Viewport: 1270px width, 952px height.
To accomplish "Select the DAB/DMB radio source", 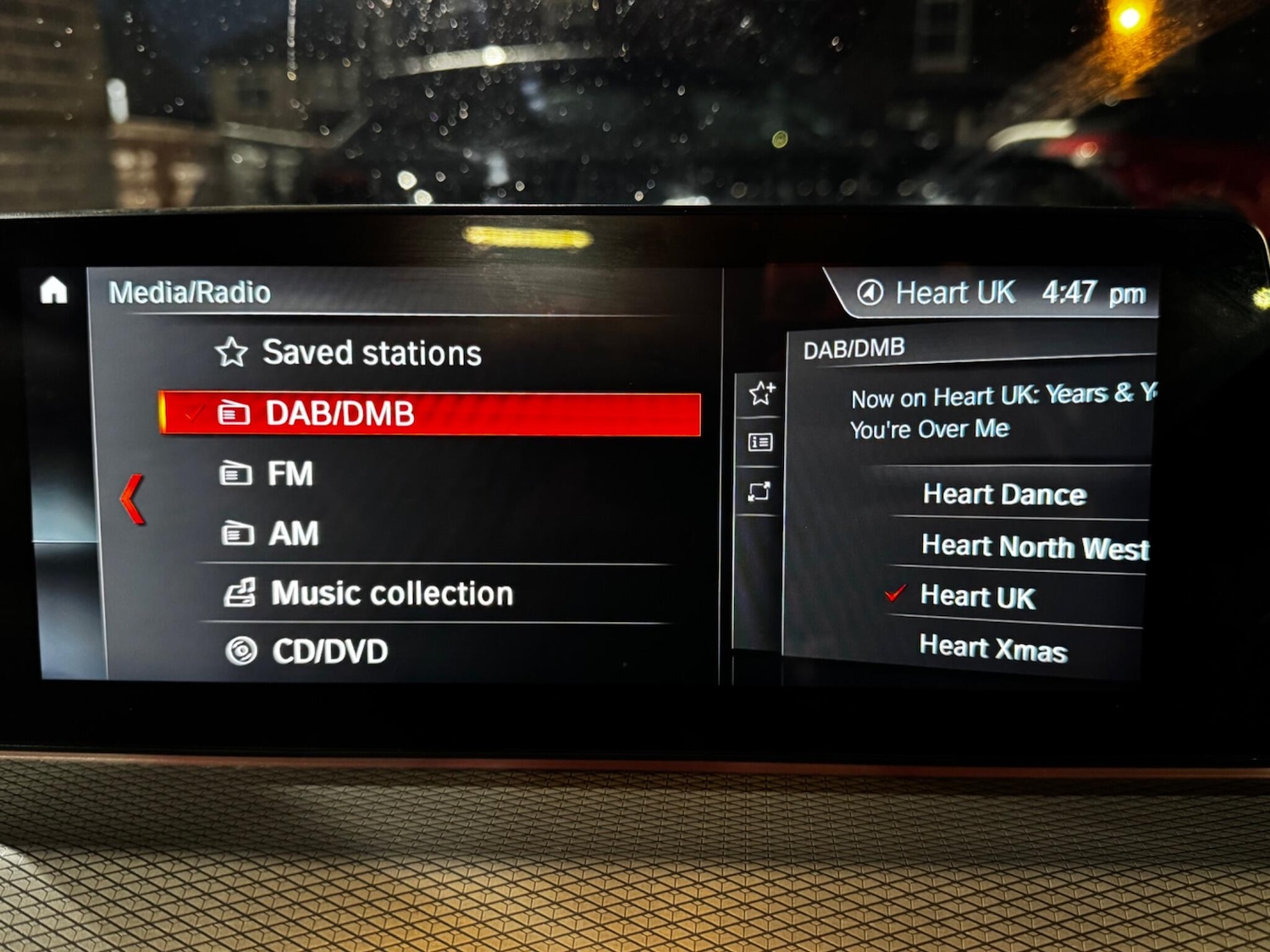I will pyautogui.click(x=430, y=414).
